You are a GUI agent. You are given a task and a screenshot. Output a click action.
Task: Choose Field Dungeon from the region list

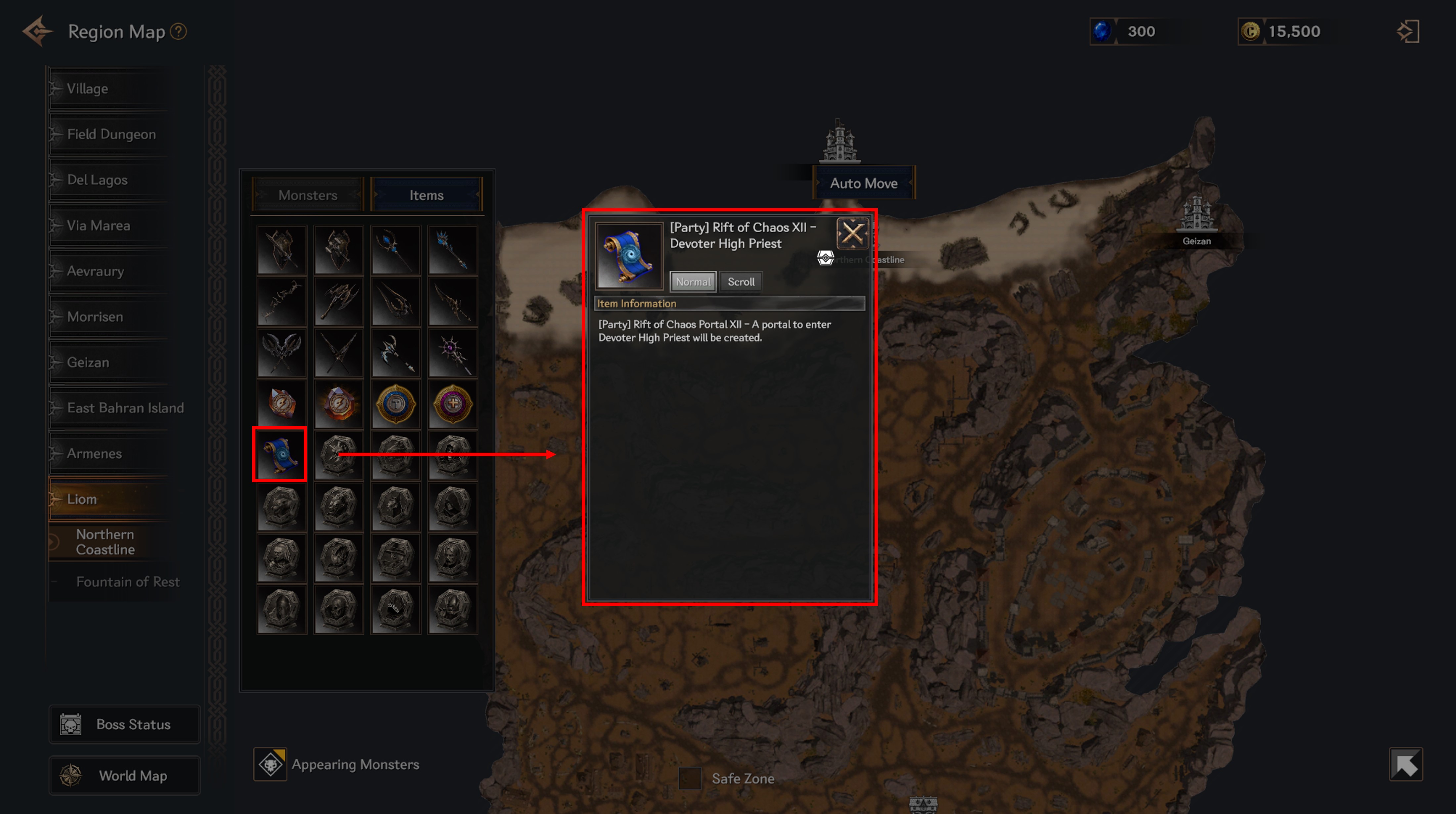click(111, 134)
